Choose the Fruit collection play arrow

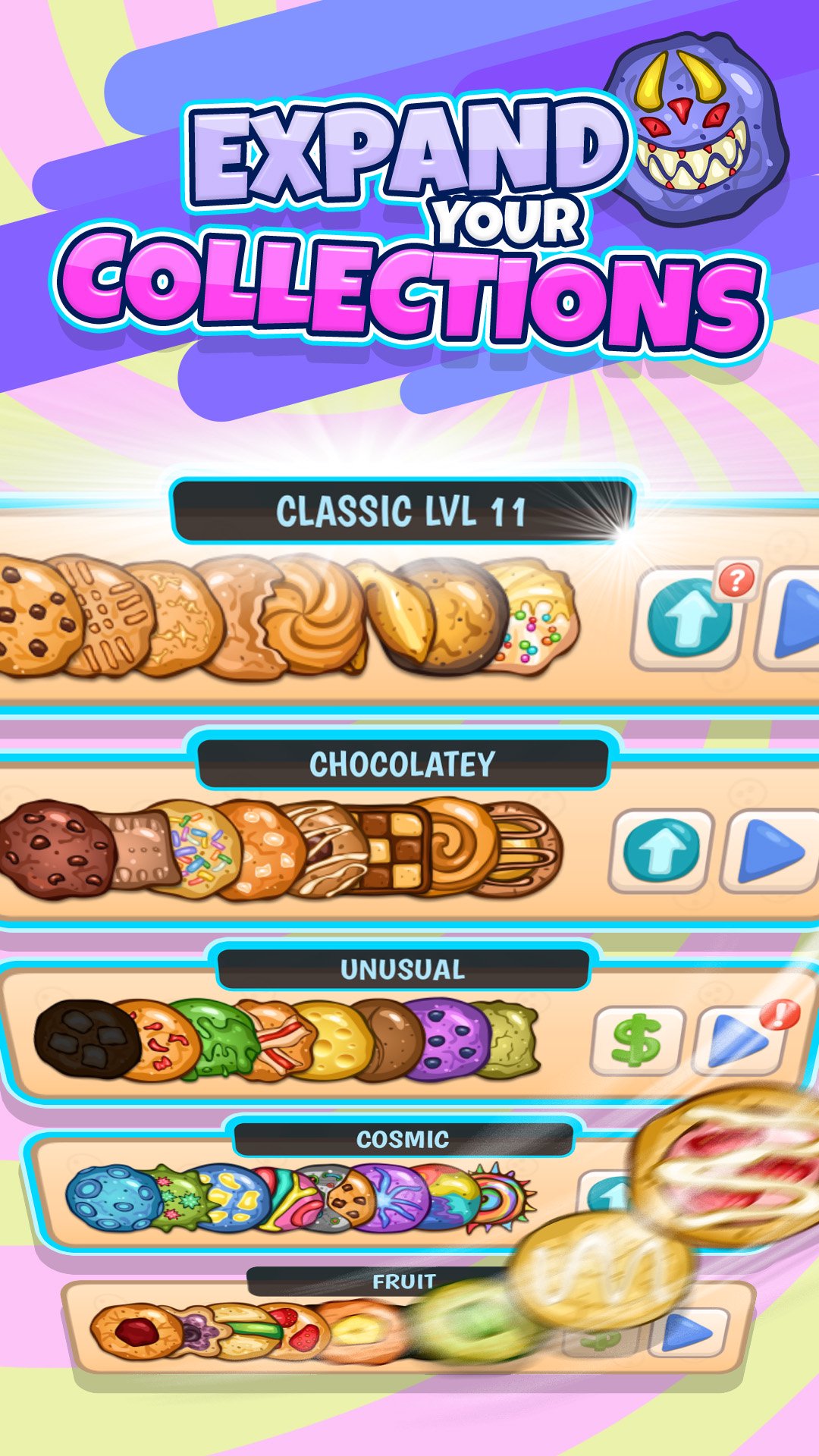coord(689,1332)
